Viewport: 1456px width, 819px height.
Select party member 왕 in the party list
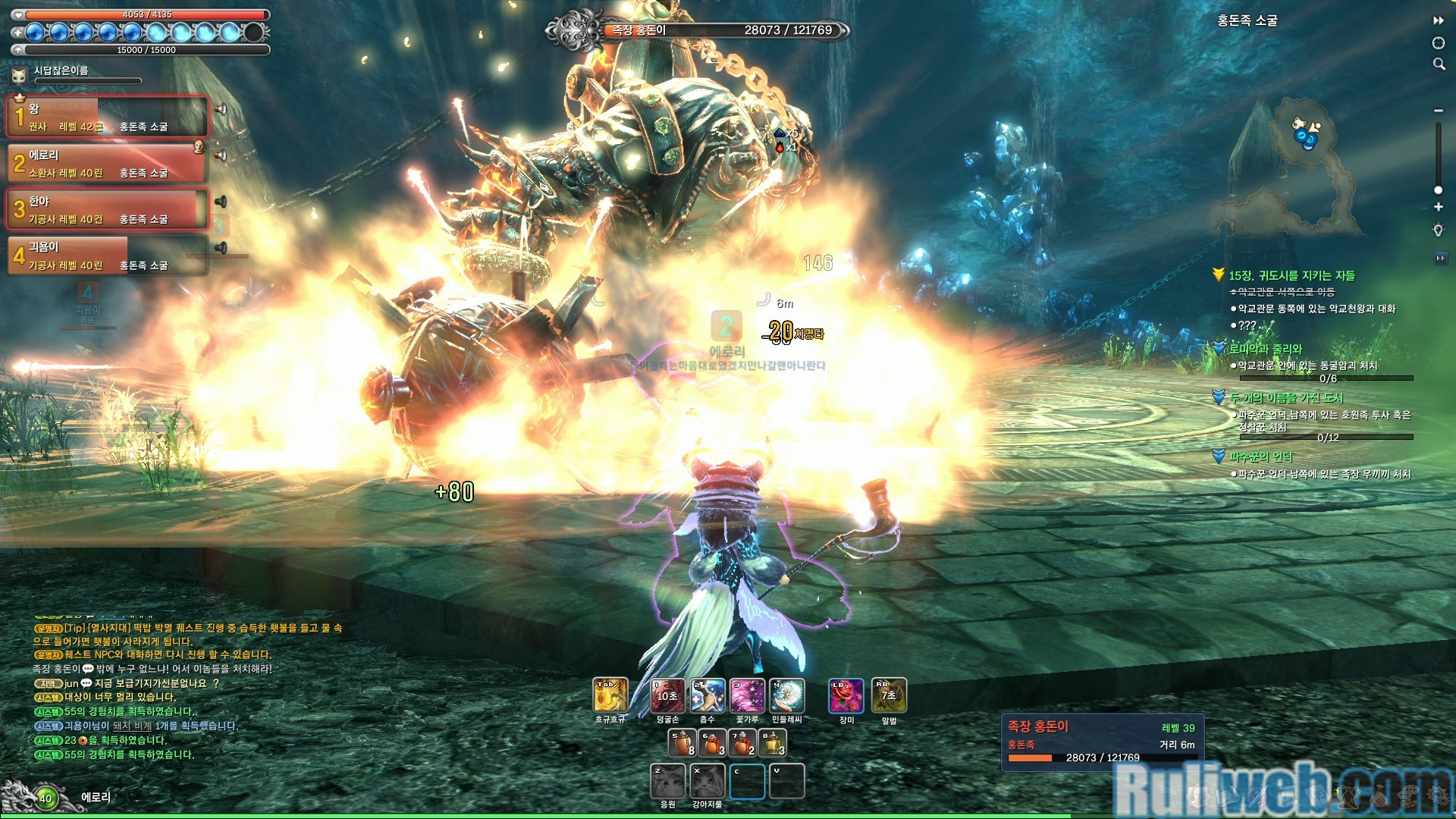(106, 117)
